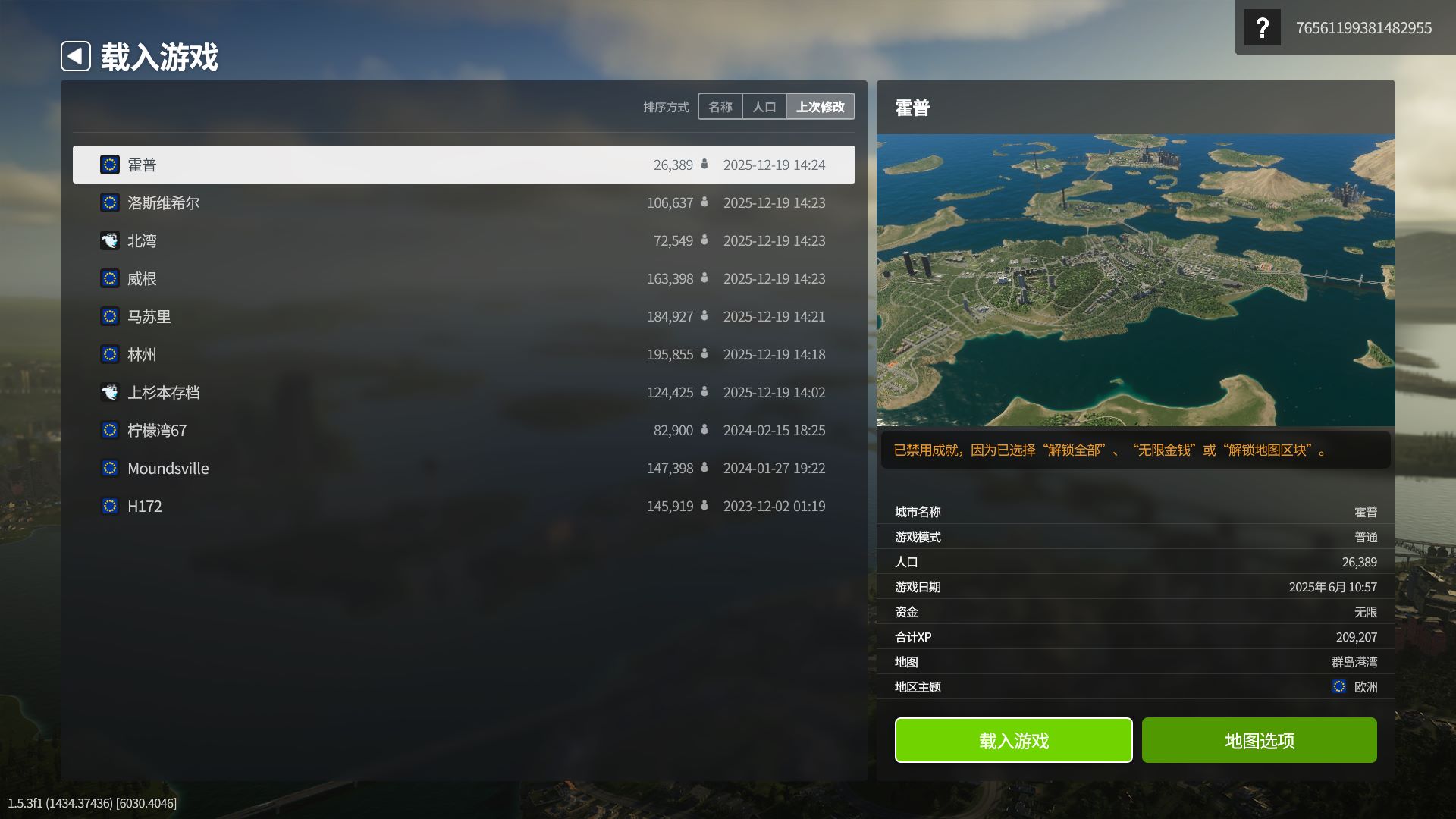Viewport: 1456px width, 819px height.
Task: Select the 上杉本存档 save row
Action: [463, 392]
